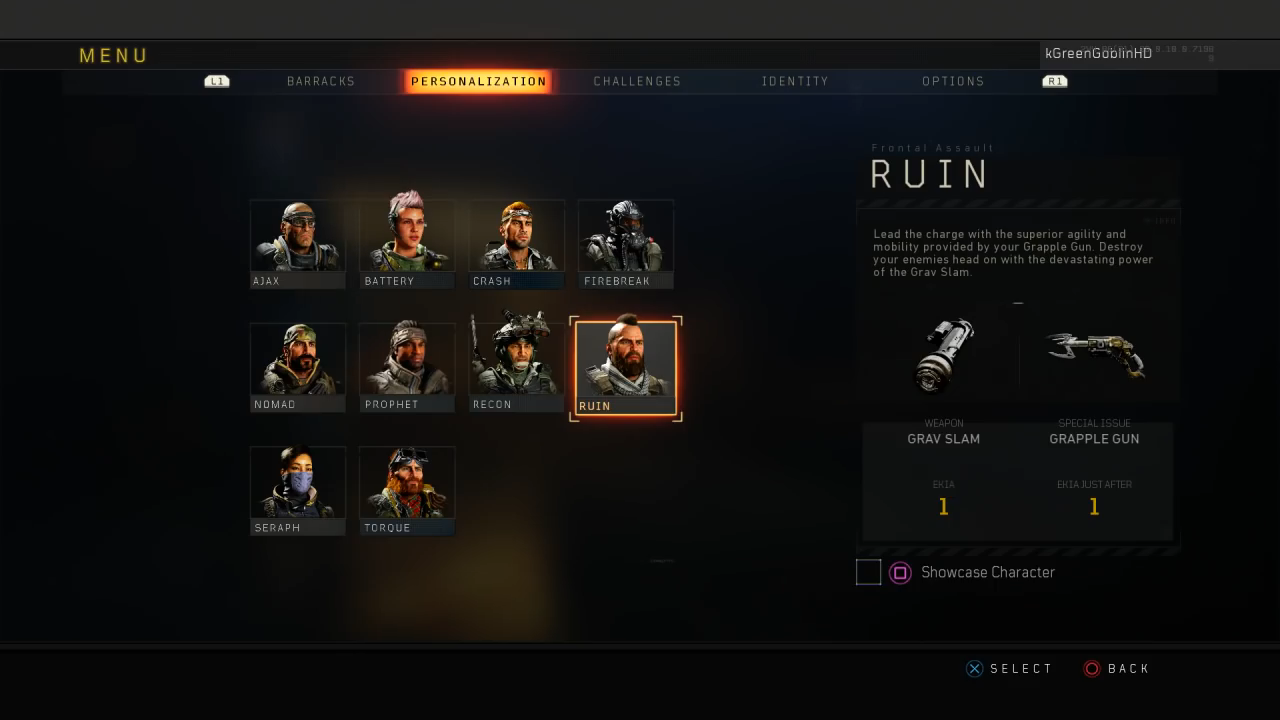
Task: Select the Recon character portrait
Action: pos(516,363)
